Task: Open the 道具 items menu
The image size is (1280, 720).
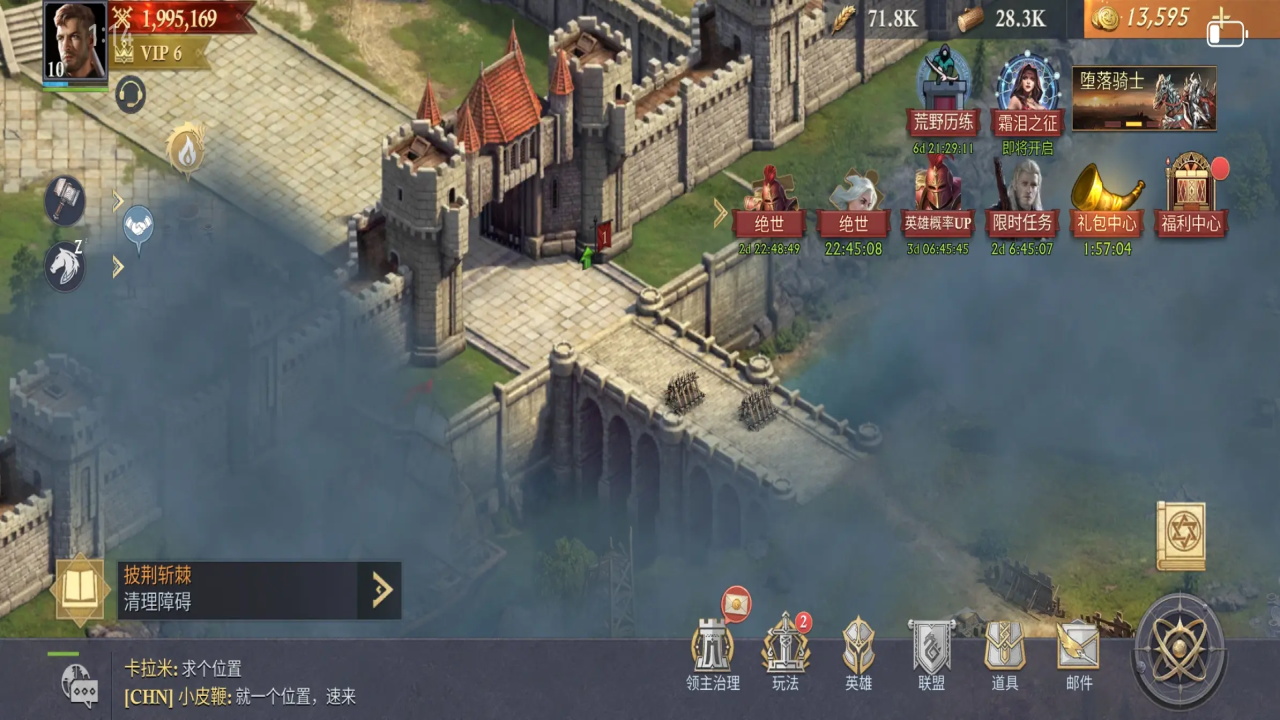Action: click(1005, 655)
